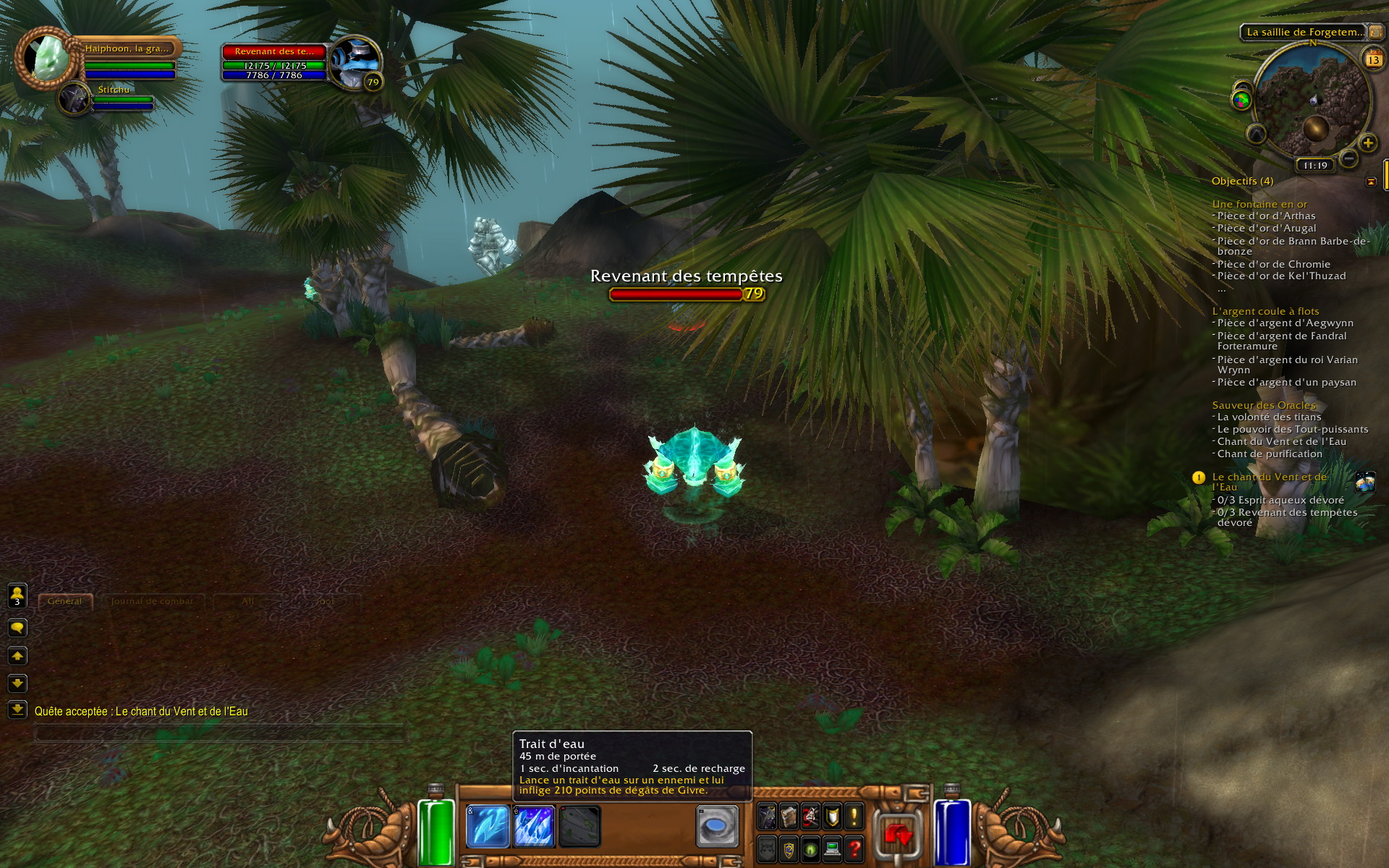1389x868 pixels.
Task: Zoom in the minimap with plus button
Action: click(1367, 143)
